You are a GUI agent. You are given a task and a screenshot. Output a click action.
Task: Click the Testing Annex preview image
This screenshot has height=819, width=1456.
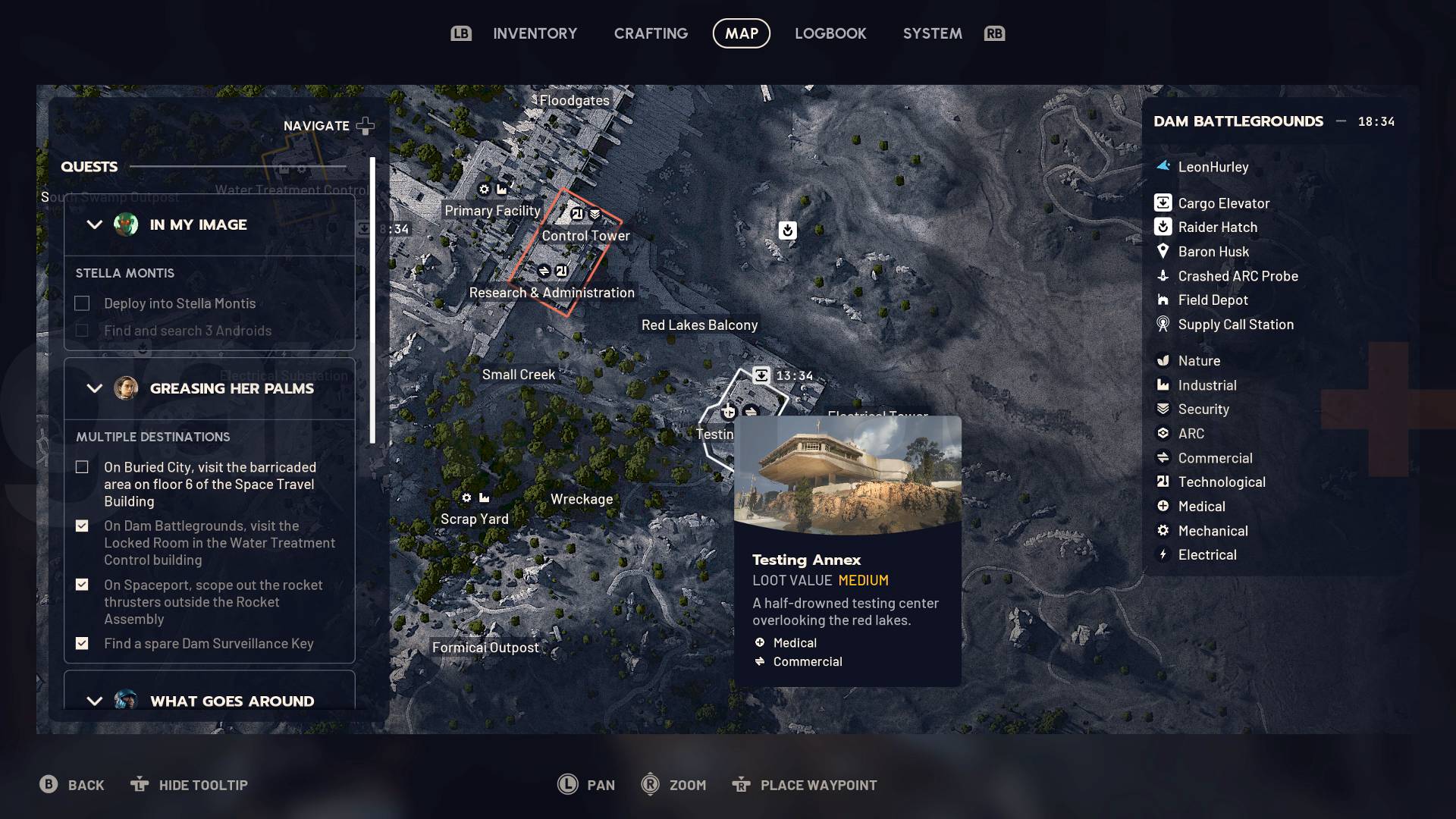coord(847,475)
